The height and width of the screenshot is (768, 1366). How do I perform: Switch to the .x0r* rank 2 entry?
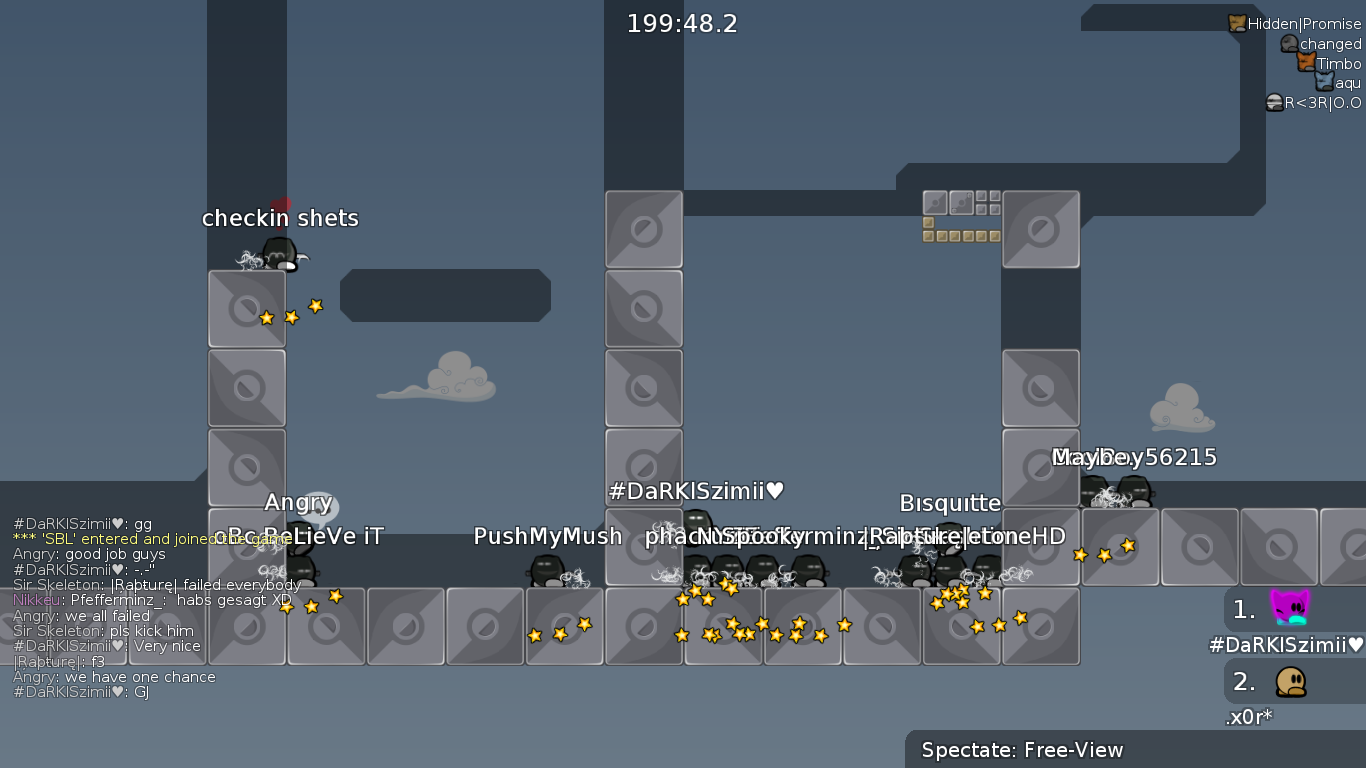(x=1249, y=716)
